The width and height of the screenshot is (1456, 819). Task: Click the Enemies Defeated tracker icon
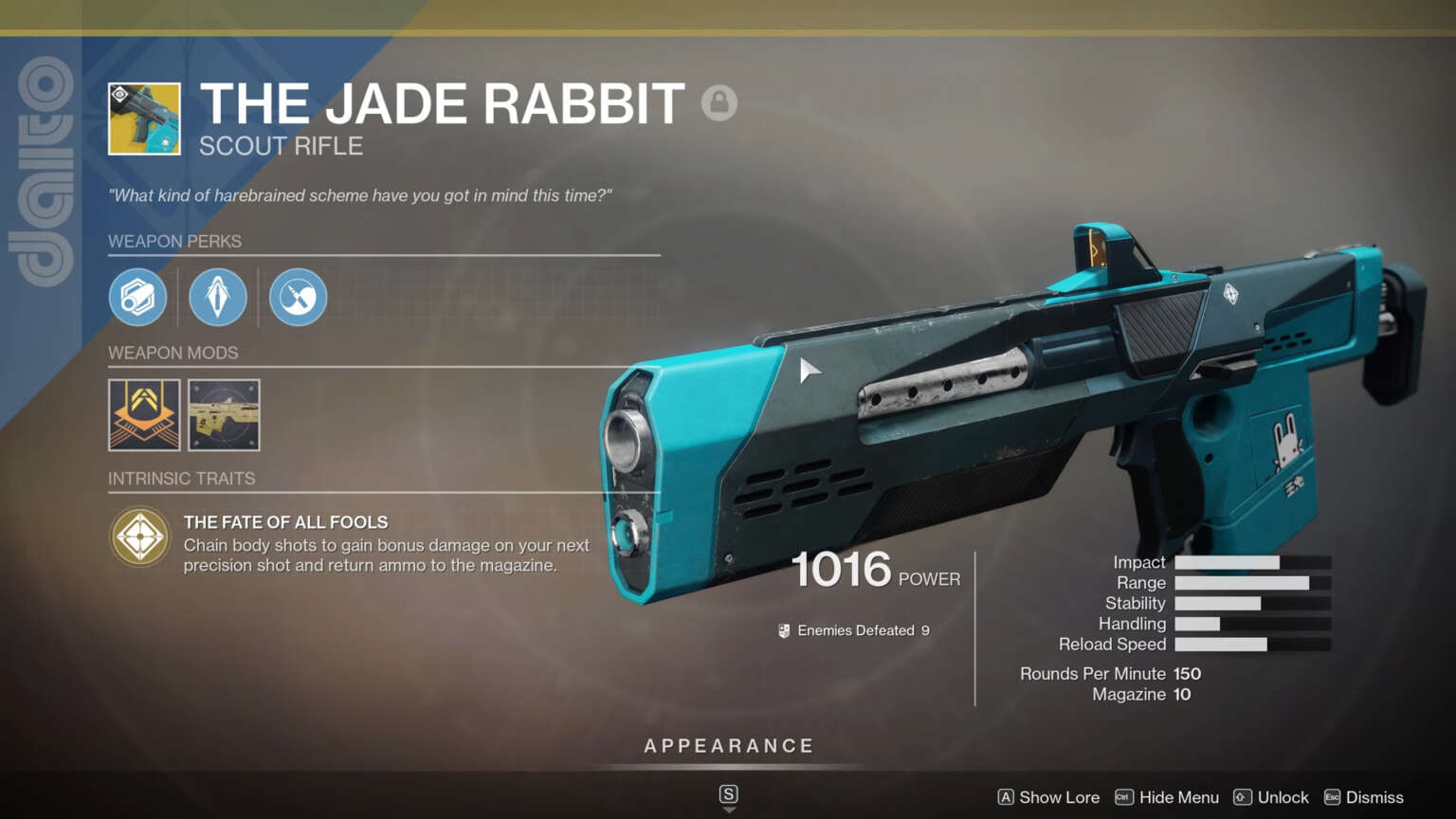click(x=784, y=629)
